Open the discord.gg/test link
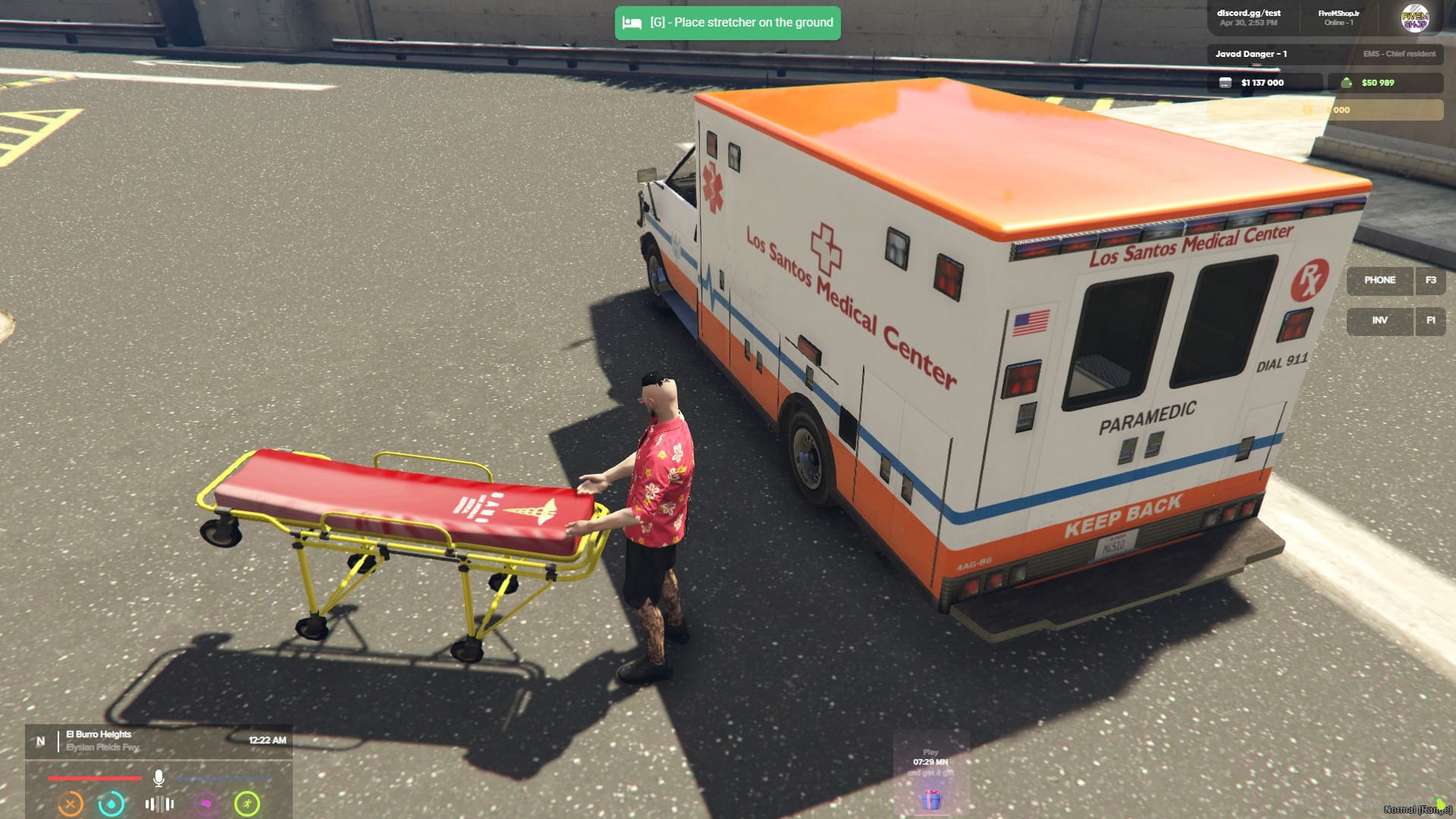Image resolution: width=1456 pixels, height=819 pixels. pyautogui.click(x=1248, y=17)
